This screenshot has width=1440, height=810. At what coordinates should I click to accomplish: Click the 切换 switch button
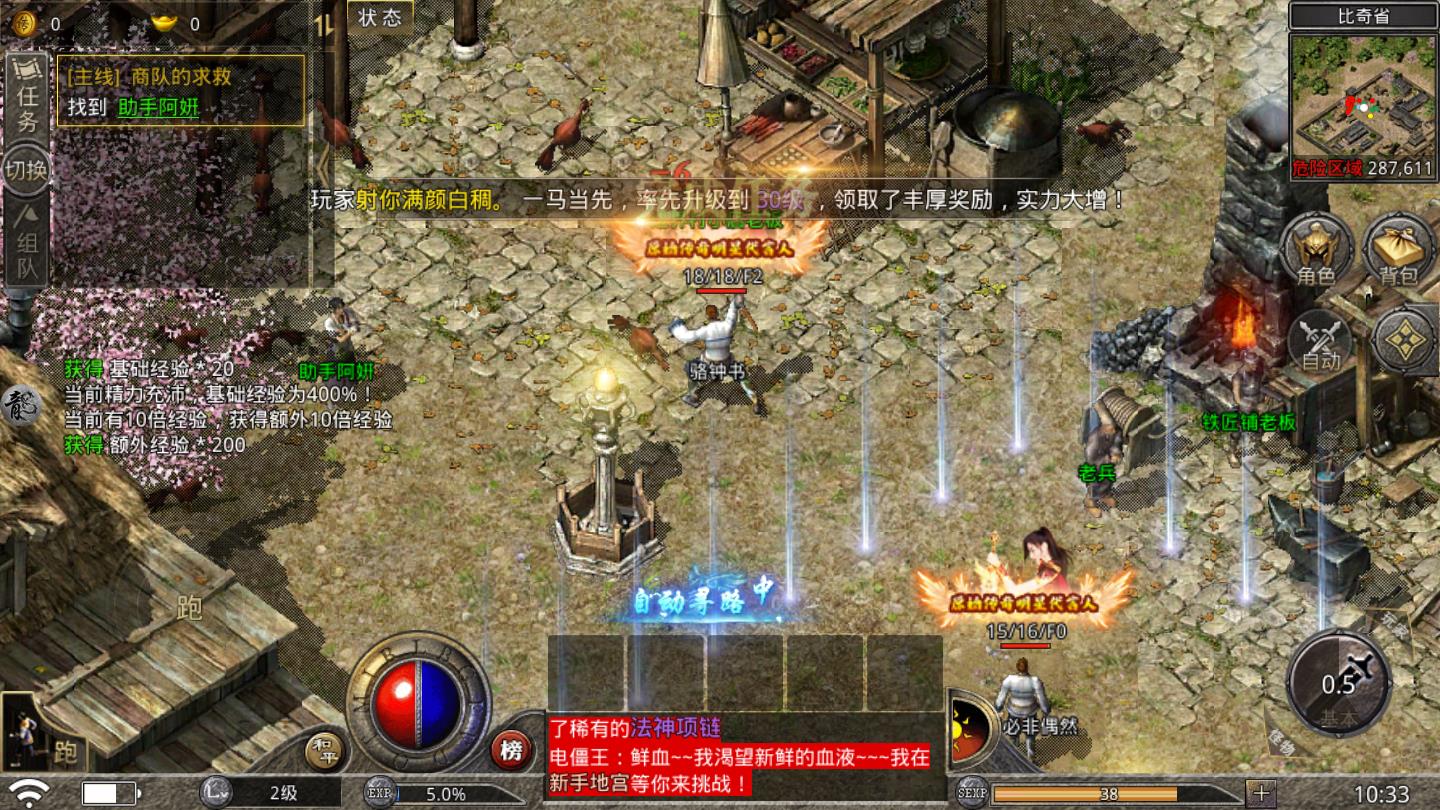click(27, 169)
